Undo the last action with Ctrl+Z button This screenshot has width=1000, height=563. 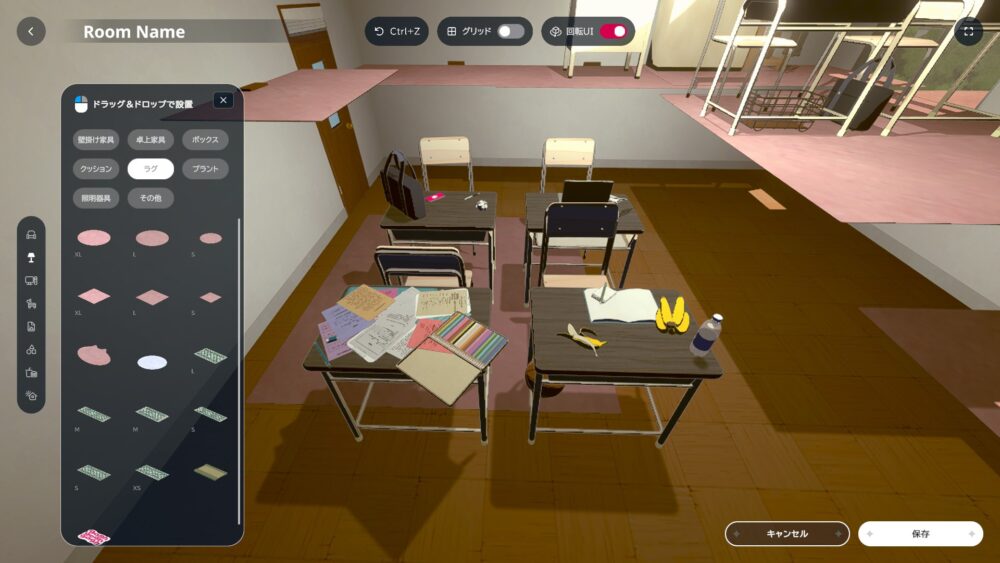[396, 31]
